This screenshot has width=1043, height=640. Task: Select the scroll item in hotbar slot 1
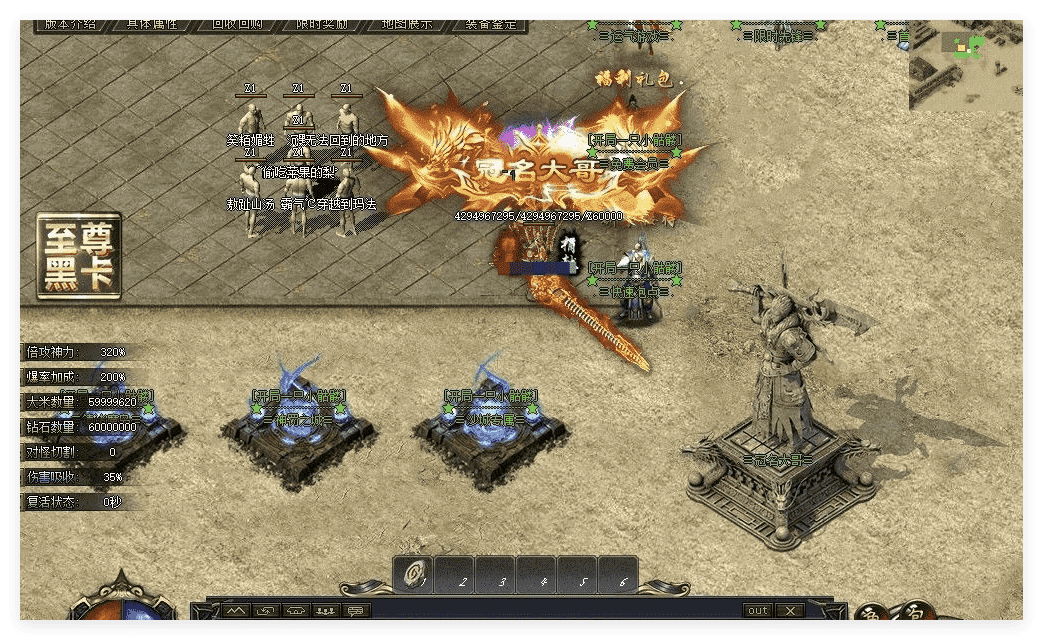pyautogui.click(x=413, y=575)
